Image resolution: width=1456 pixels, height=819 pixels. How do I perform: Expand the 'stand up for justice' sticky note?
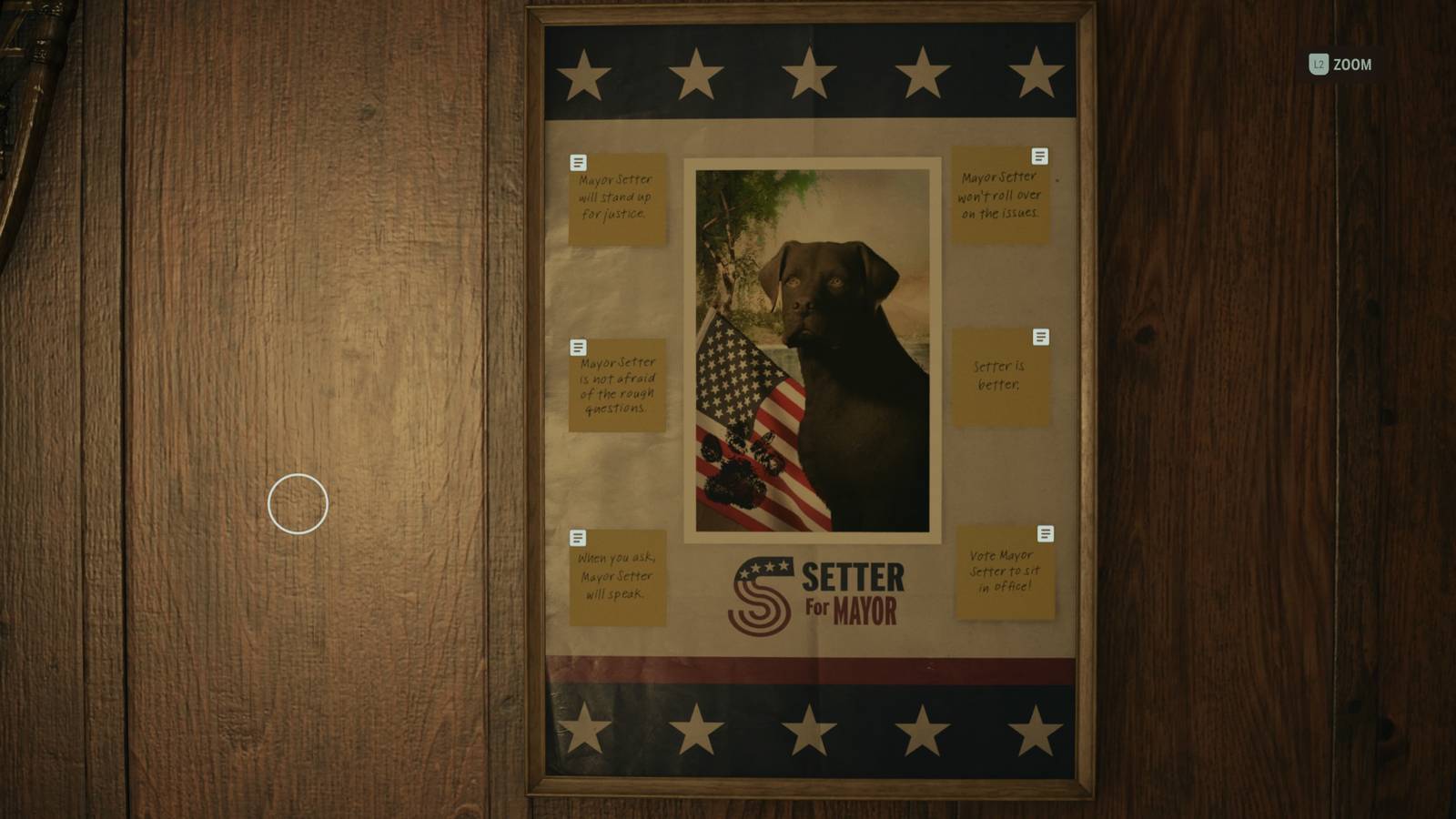(x=617, y=200)
